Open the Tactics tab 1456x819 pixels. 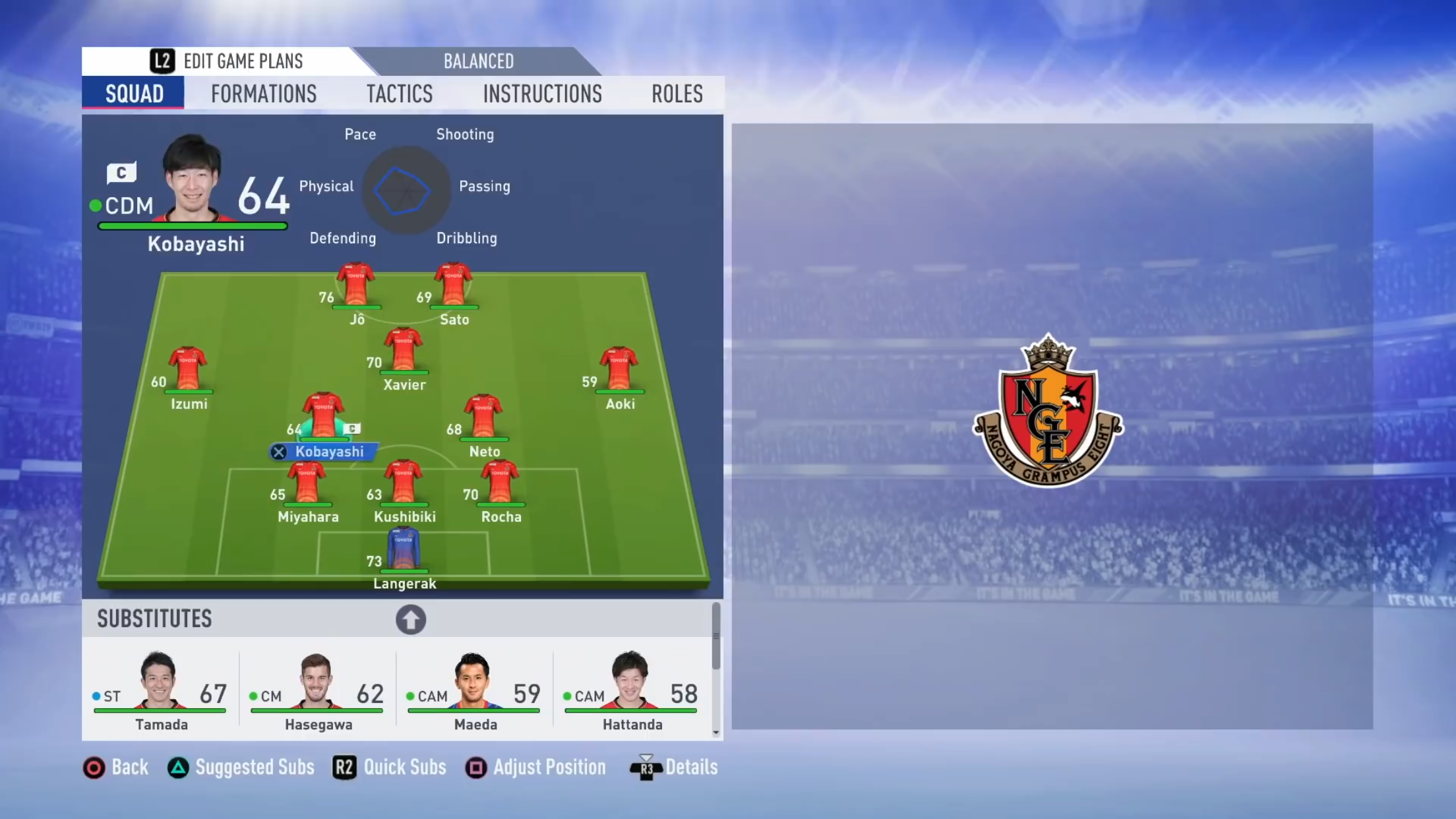pos(400,94)
